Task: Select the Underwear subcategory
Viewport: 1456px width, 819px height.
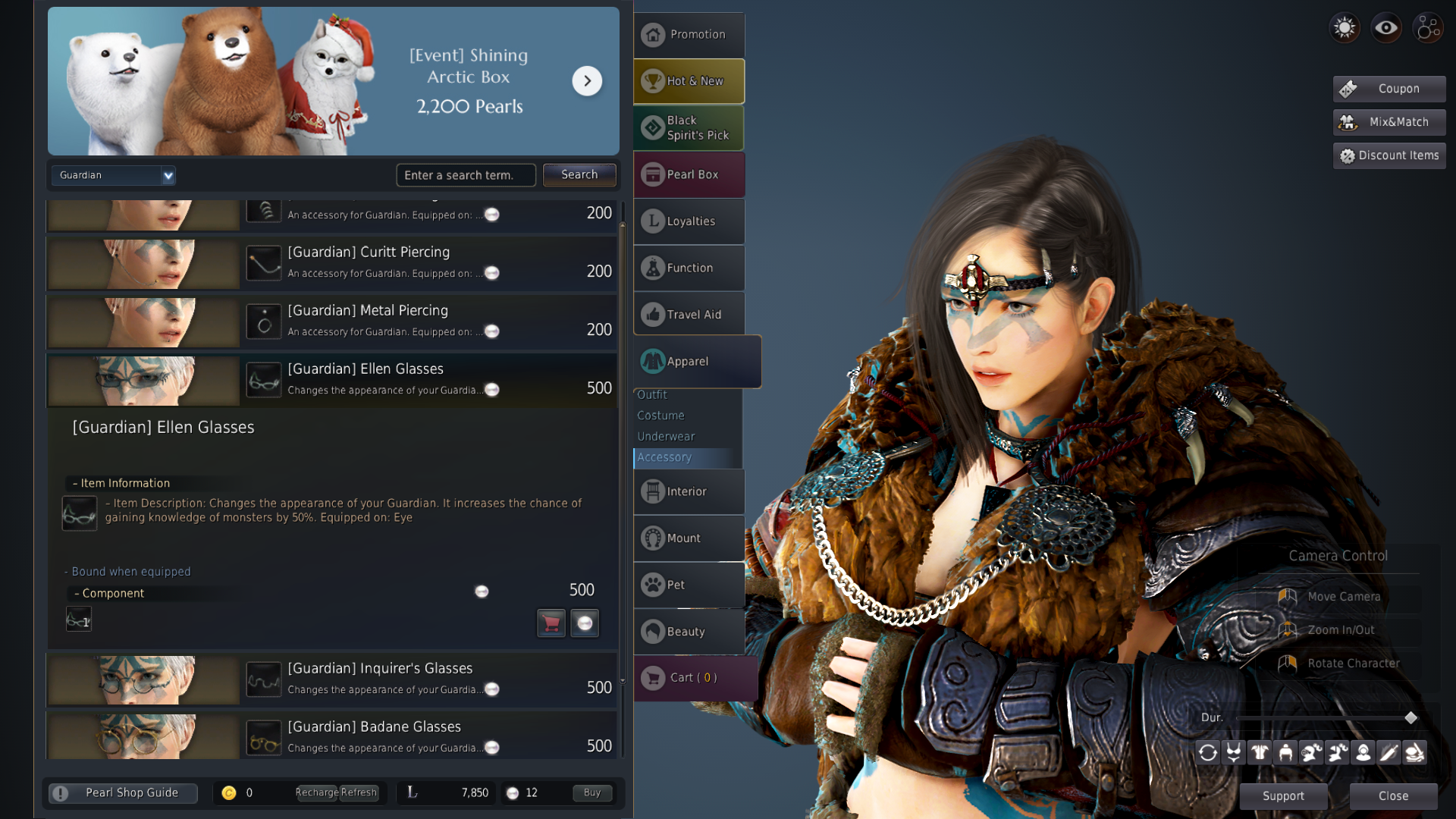Action: (666, 437)
